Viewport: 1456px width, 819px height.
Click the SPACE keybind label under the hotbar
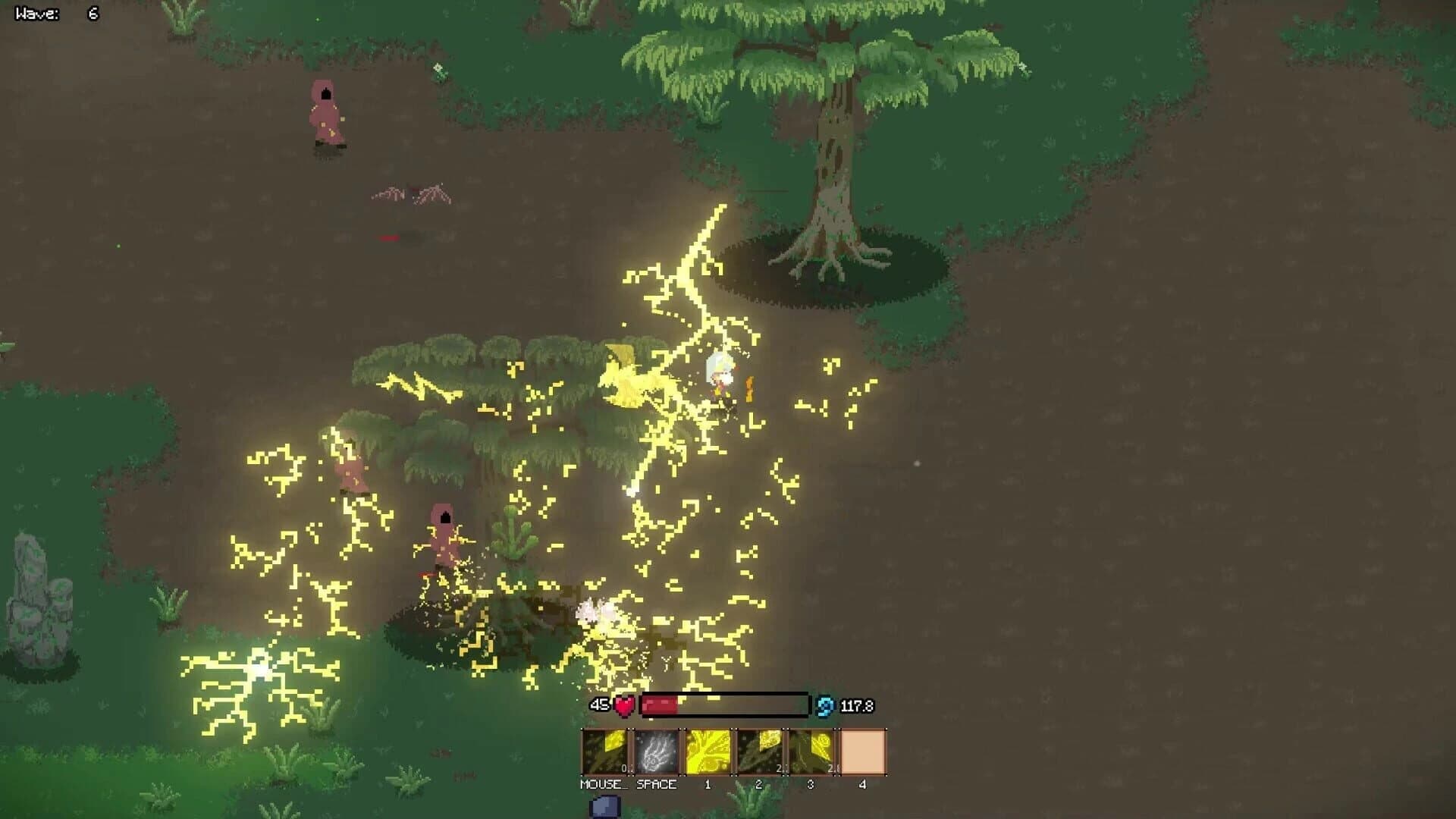tap(657, 785)
